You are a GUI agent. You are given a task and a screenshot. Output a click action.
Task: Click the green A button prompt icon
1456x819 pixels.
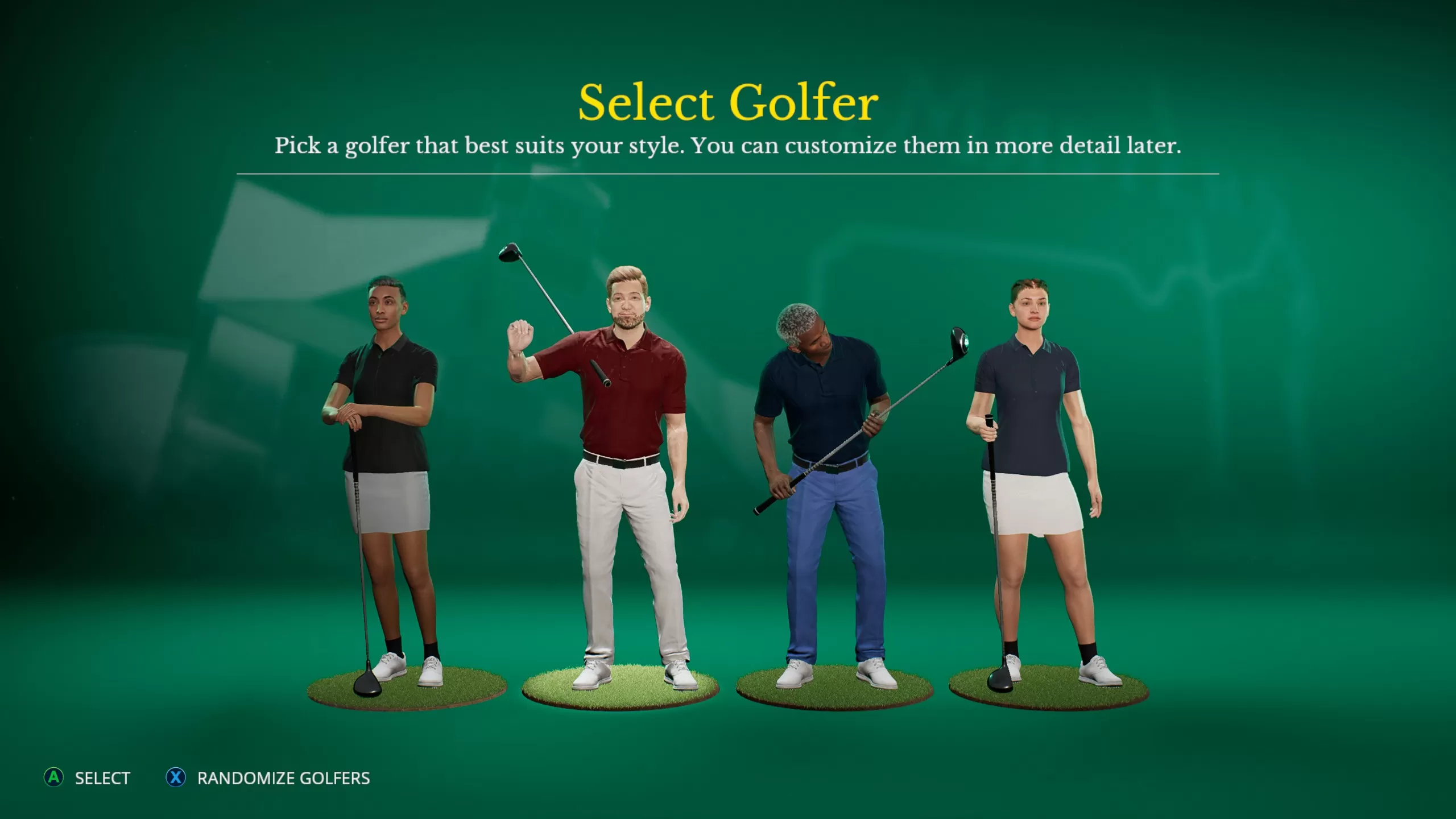pyautogui.click(x=54, y=779)
